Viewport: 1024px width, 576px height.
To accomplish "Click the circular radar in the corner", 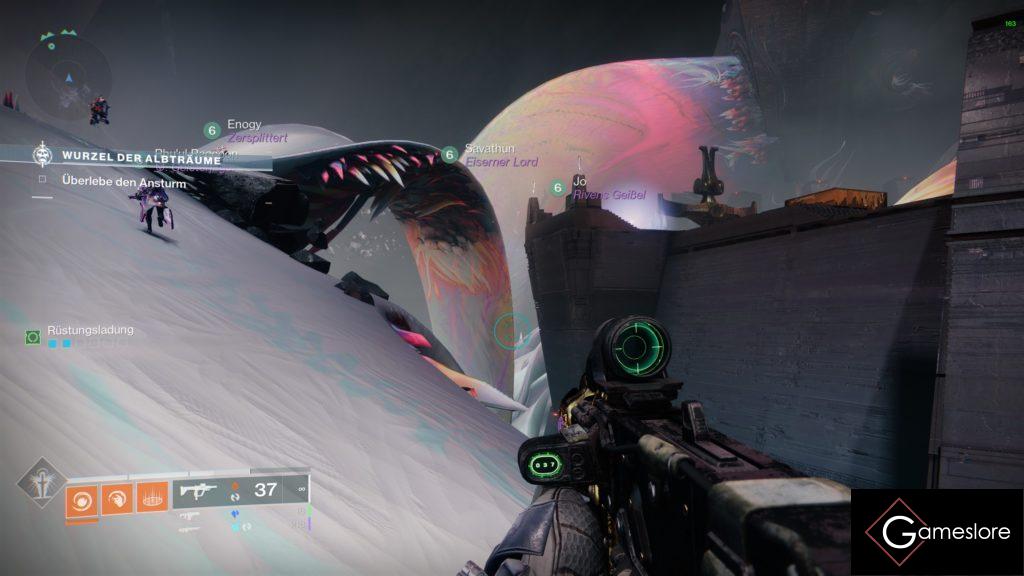I will [68, 74].
